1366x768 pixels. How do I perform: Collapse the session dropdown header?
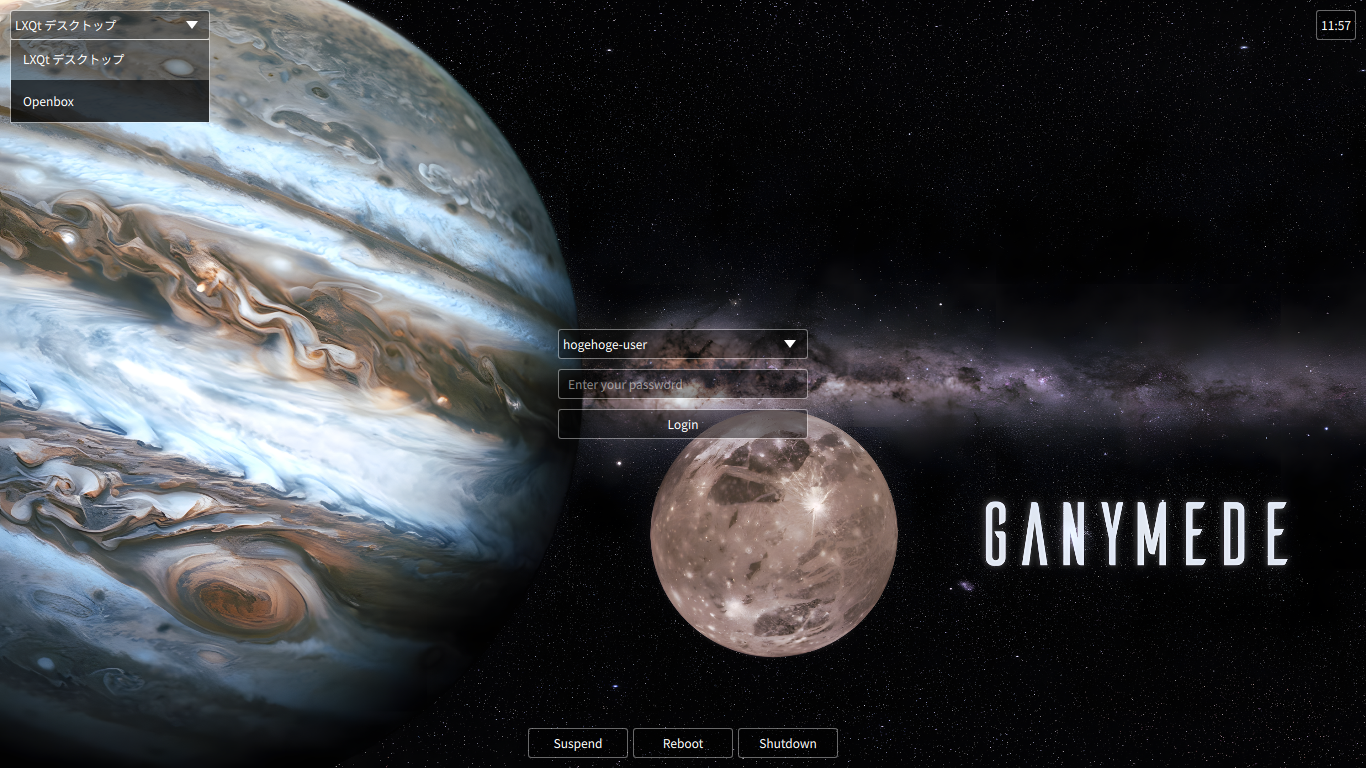[110, 25]
